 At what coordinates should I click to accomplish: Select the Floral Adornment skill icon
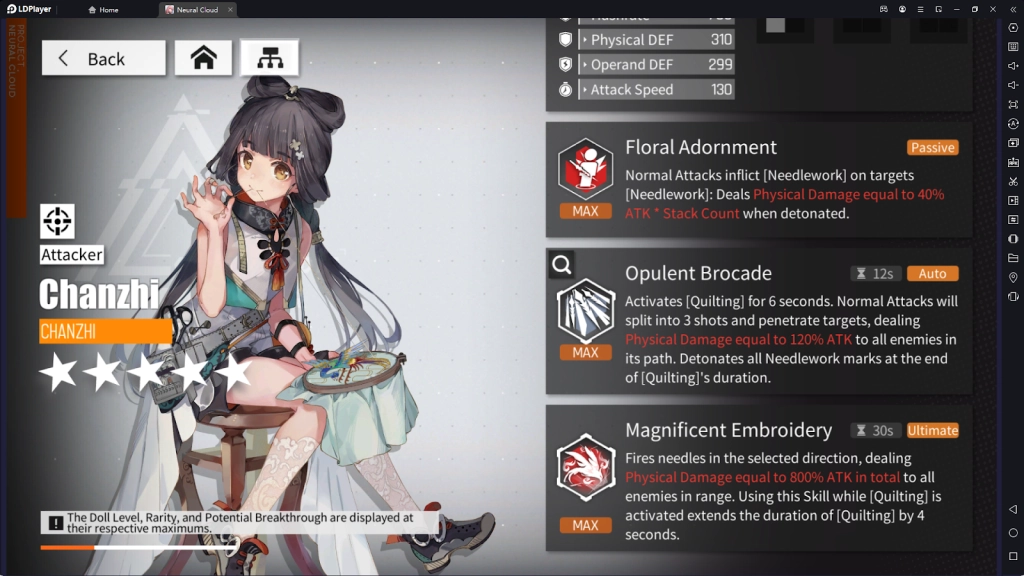[x=585, y=167]
